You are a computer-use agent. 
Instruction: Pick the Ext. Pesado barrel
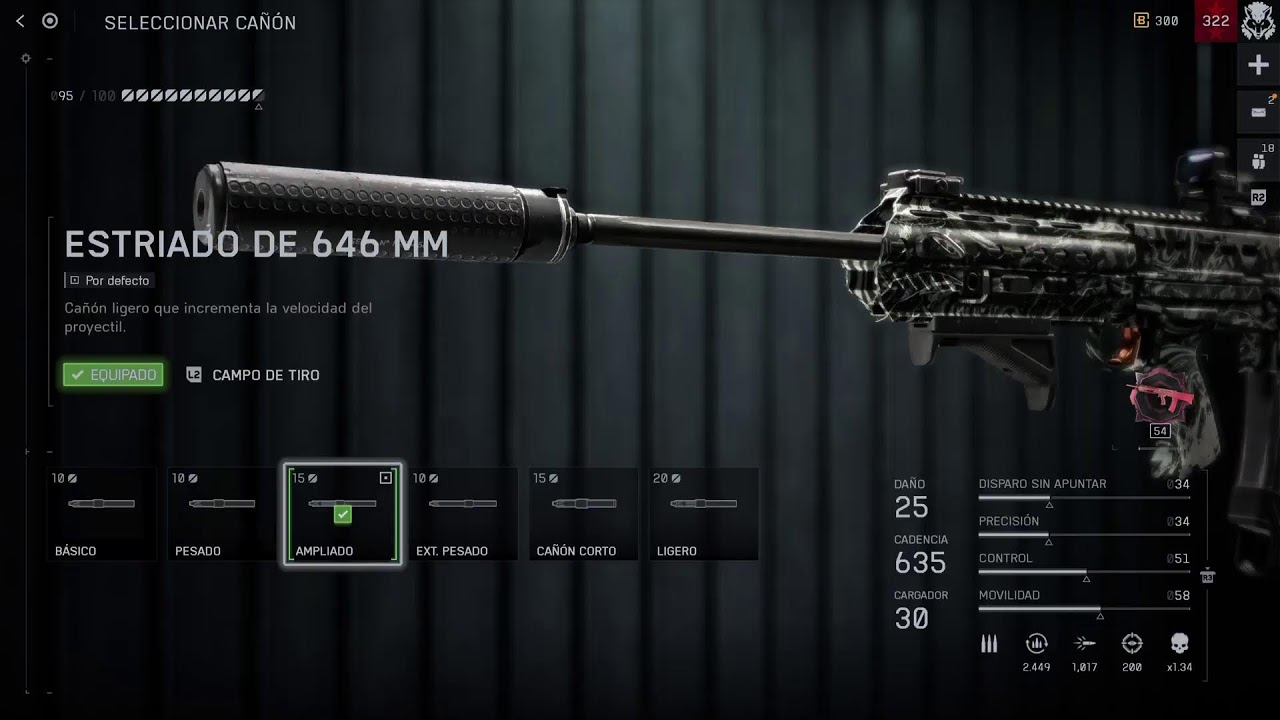[463, 513]
